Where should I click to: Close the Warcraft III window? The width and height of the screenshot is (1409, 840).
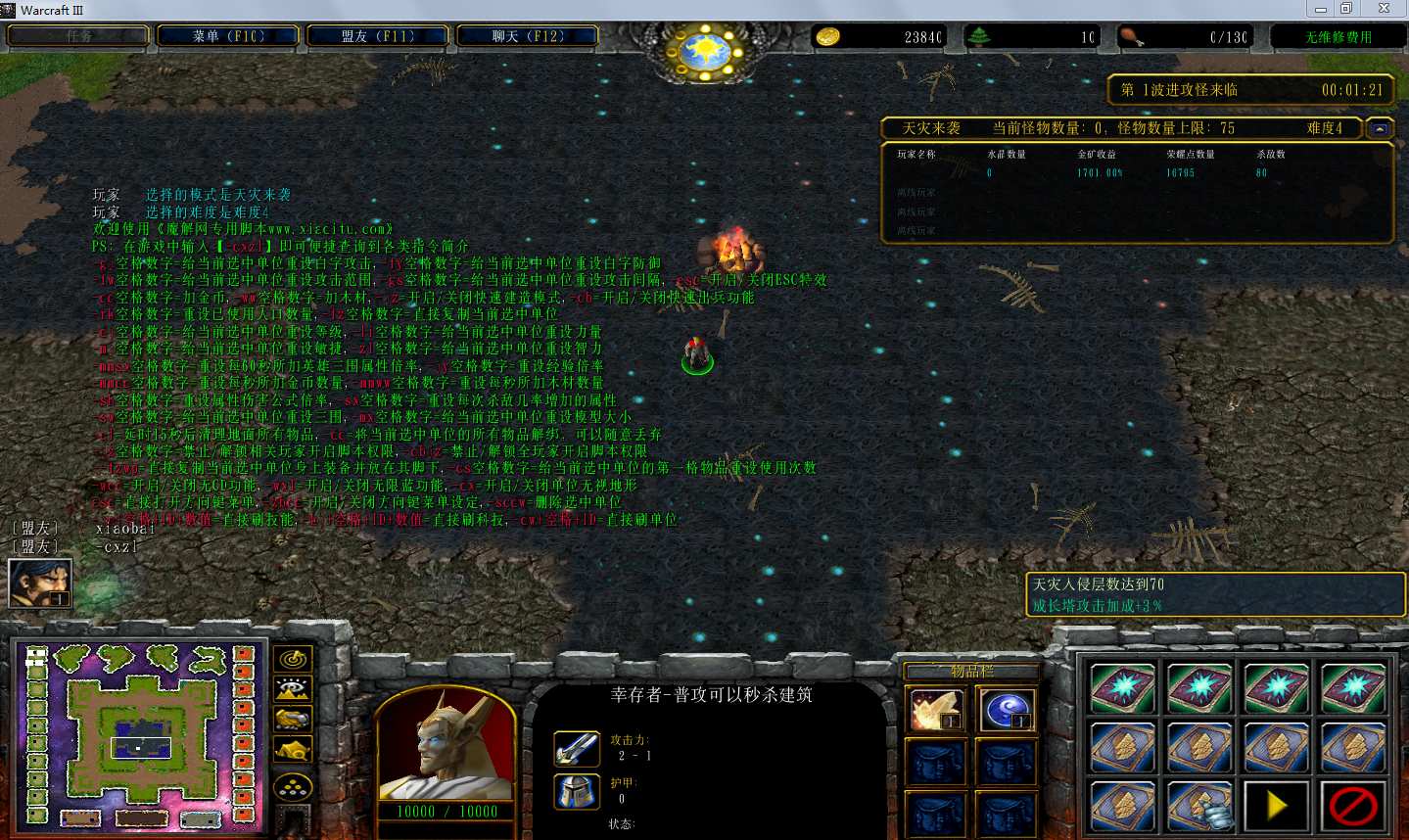(x=1384, y=9)
